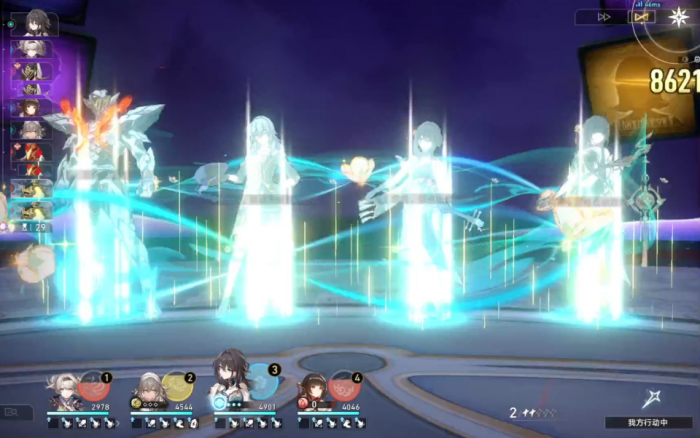Activate the red ultimate orb of character 4

pyautogui.click(x=342, y=385)
